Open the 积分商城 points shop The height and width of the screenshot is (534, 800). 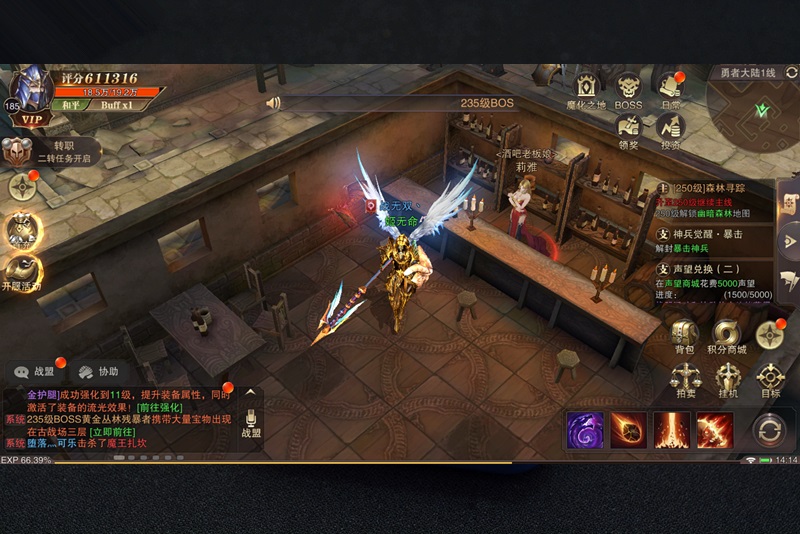point(727,337)
